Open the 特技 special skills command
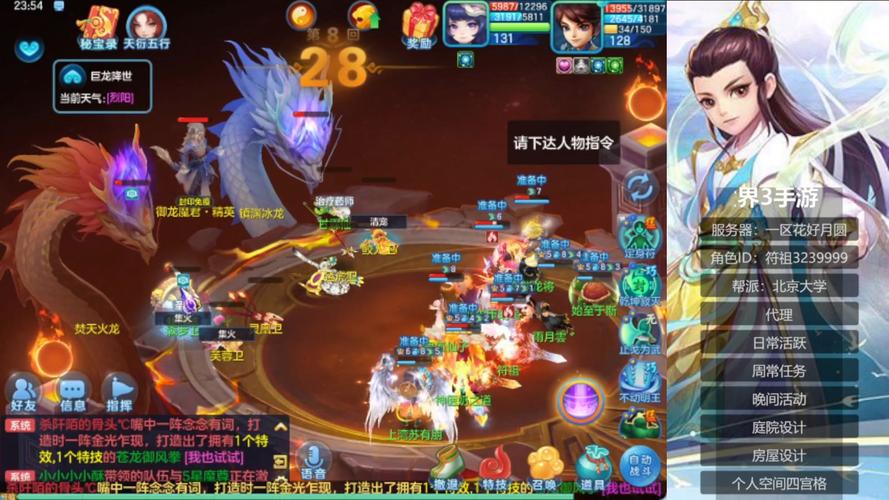This screenshot has height=500, width=889. 495,468
